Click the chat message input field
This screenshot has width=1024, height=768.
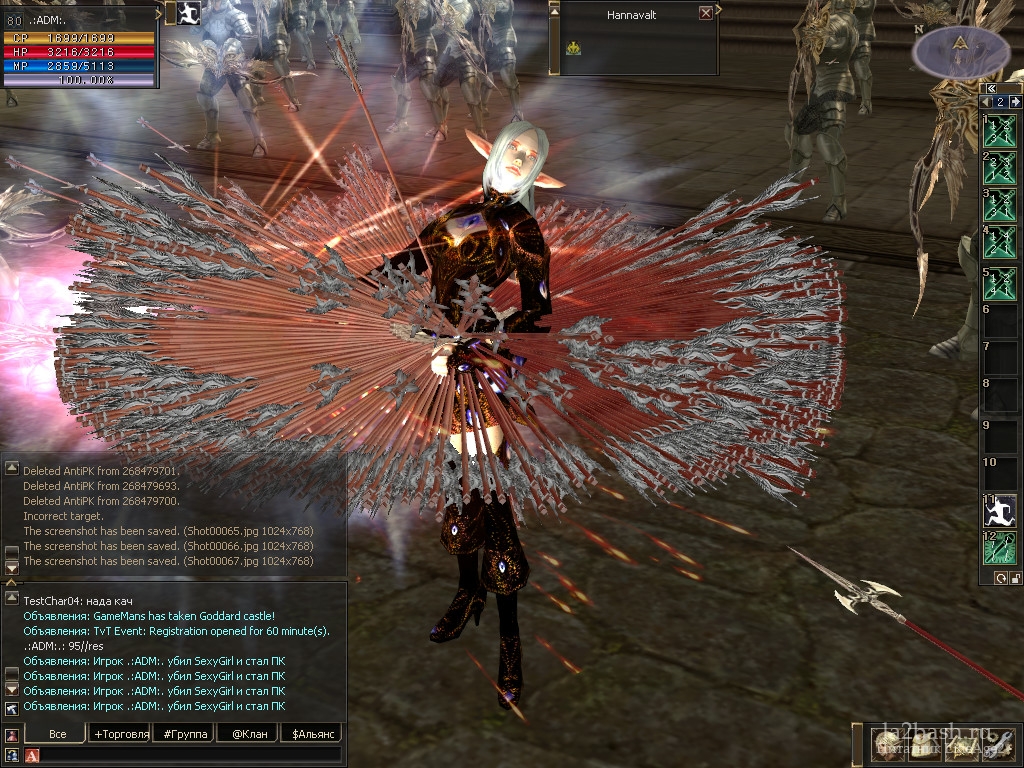(x=190, y=755)
